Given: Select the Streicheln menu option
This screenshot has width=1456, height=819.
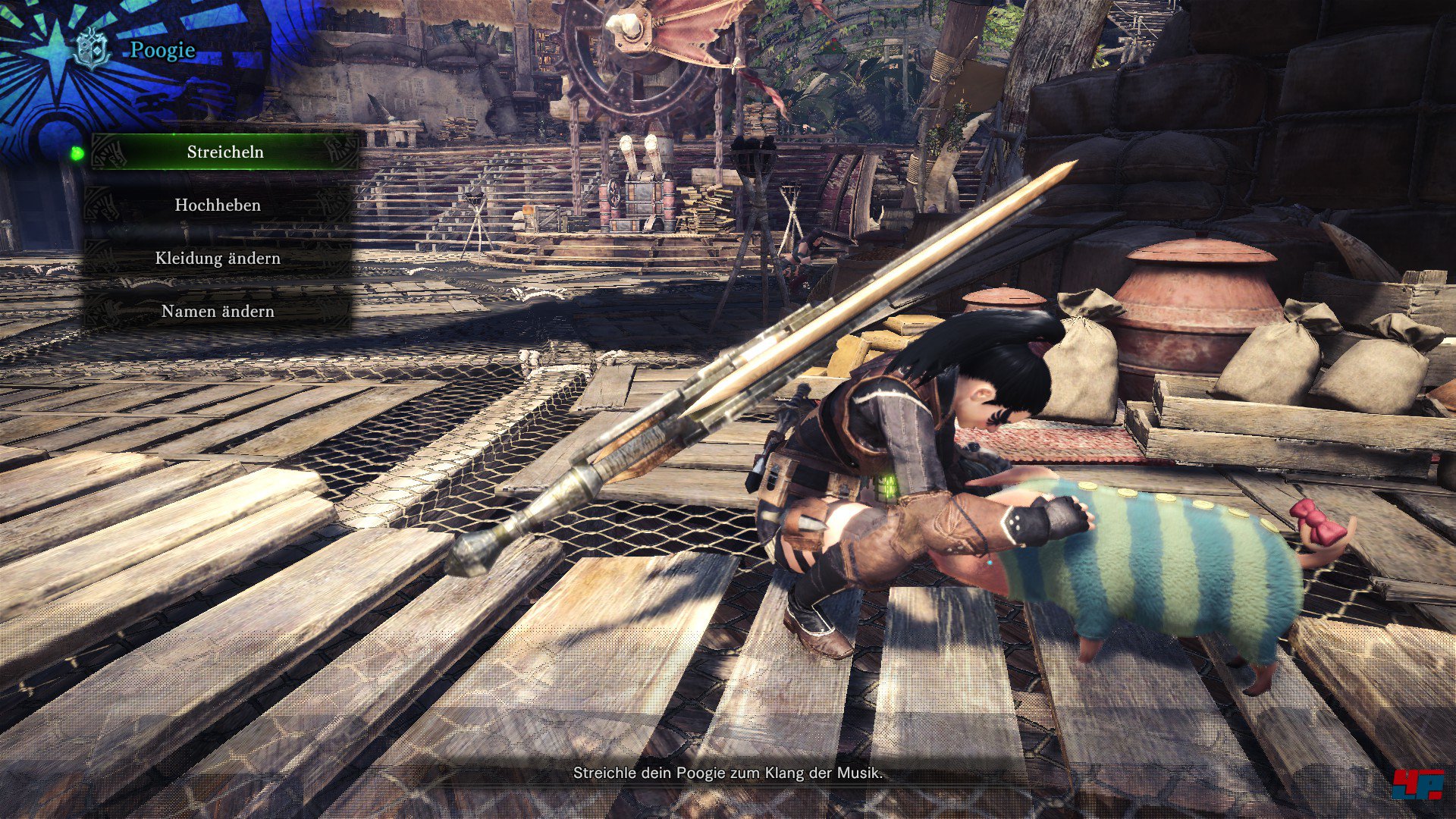Looking at the screenshot, I should 225,152.
